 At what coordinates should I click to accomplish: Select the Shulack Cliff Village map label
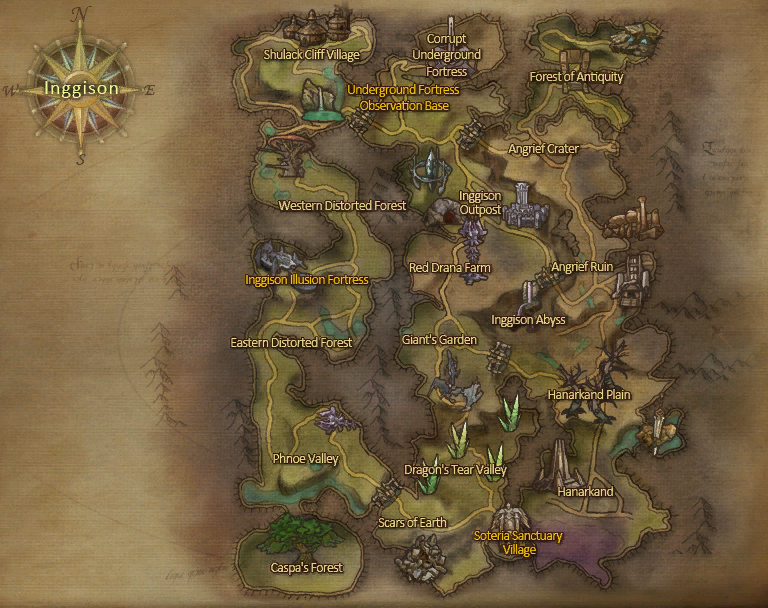pos(311,55)
